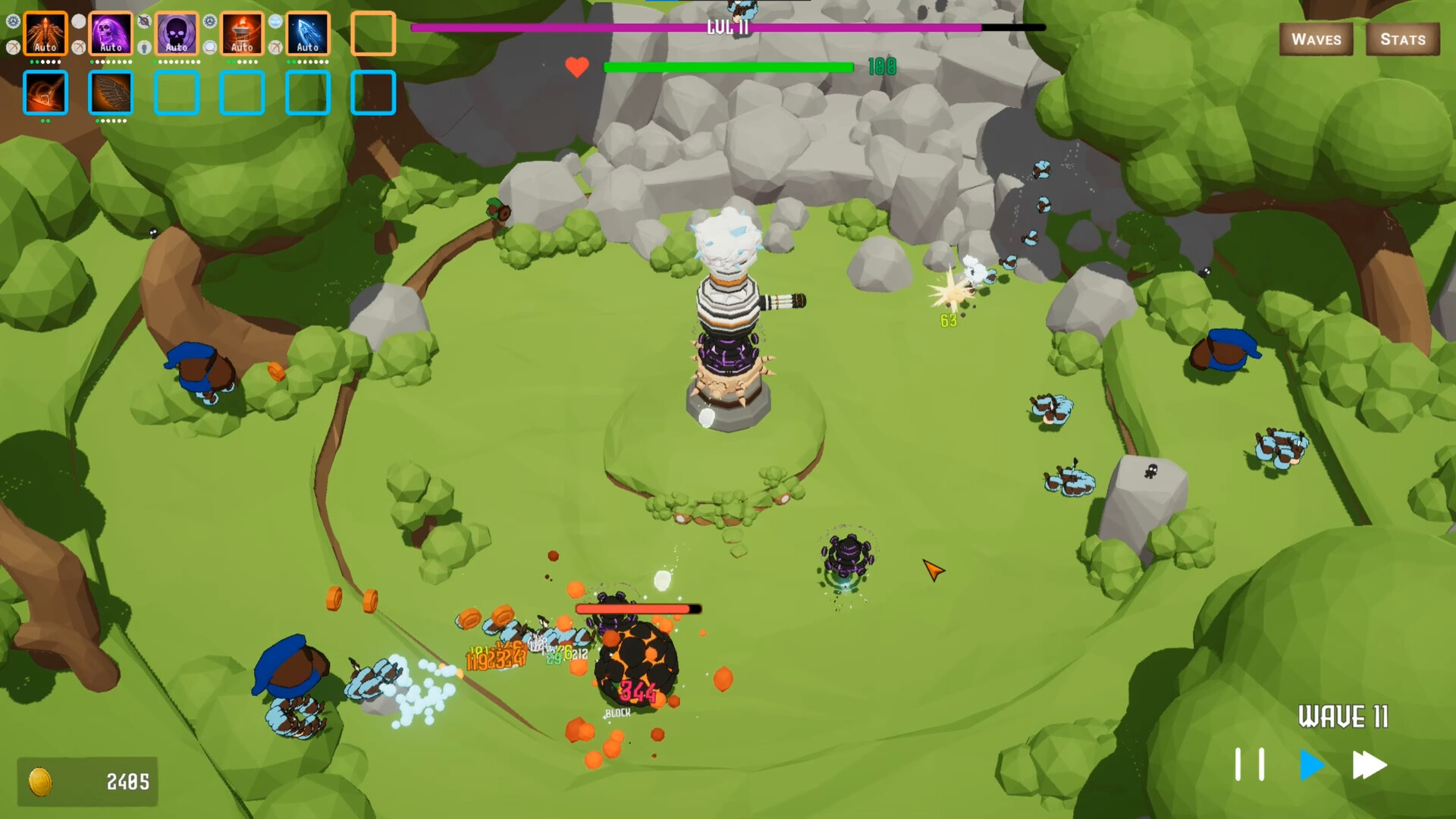The height and width of the screenshot is (819, 1456).
Task: Click the compass icon near the skull ability
Action: (144, 21)
